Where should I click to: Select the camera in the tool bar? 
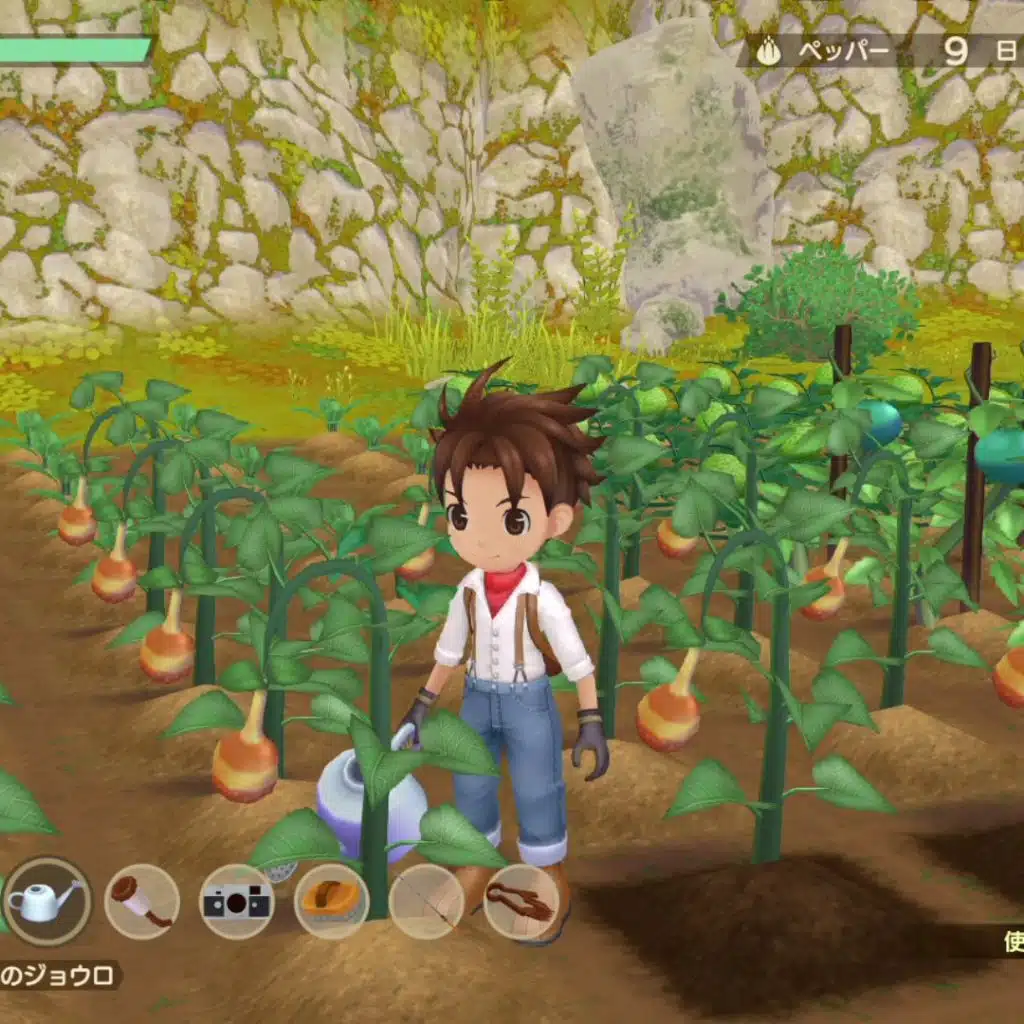[x=237, y=901]
